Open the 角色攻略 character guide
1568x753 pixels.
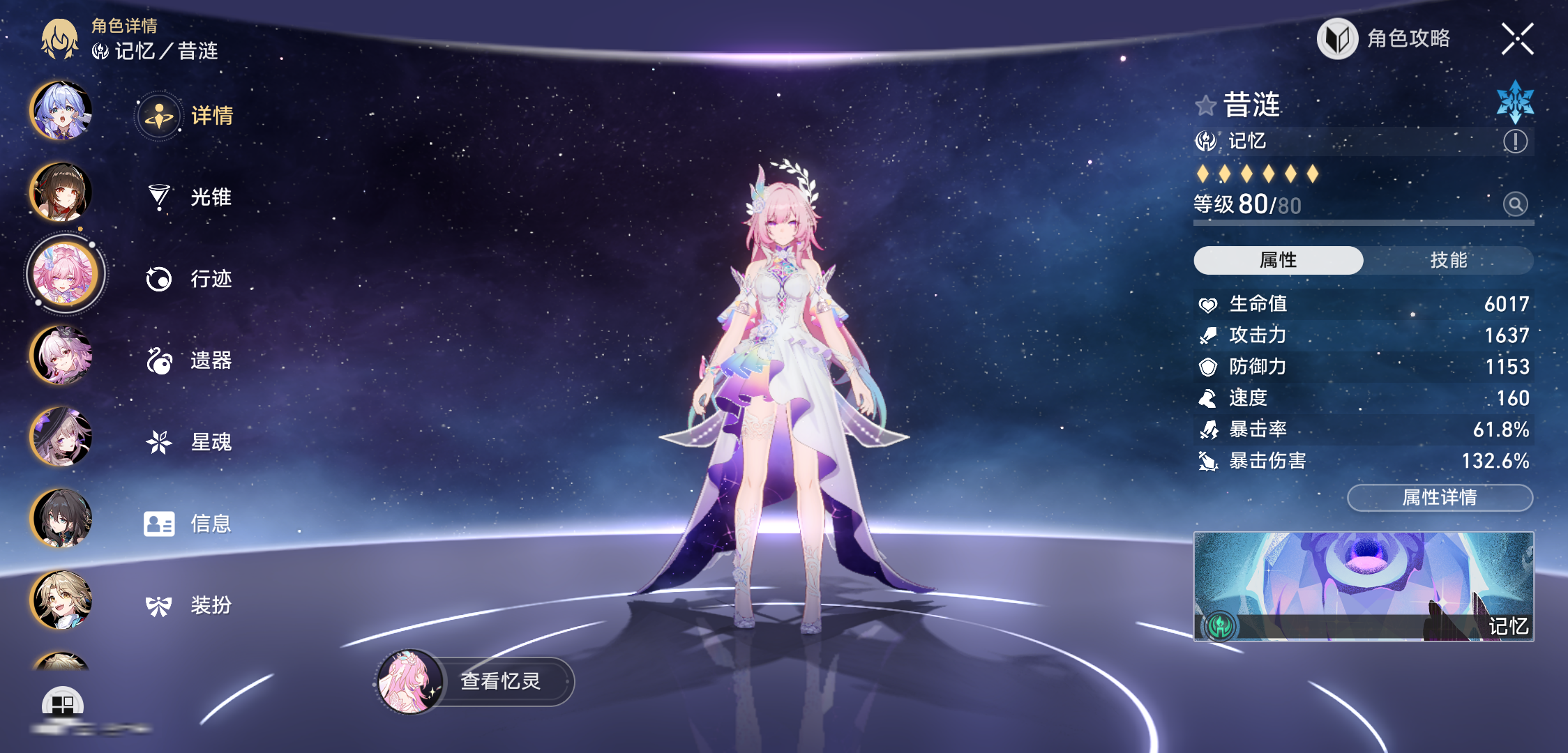1385,39
